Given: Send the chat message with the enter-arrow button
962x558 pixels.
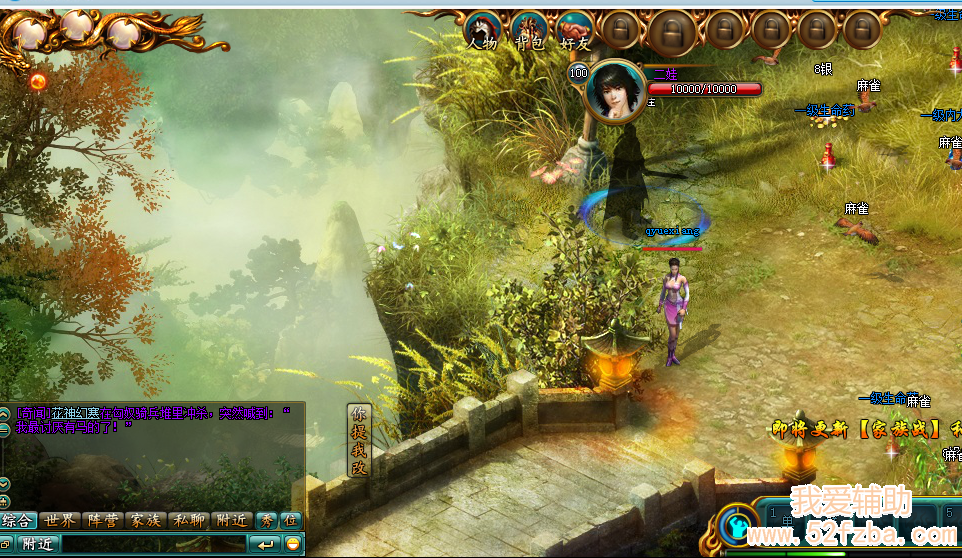Looking at the screenshot, I should click(x=266, y=544).
